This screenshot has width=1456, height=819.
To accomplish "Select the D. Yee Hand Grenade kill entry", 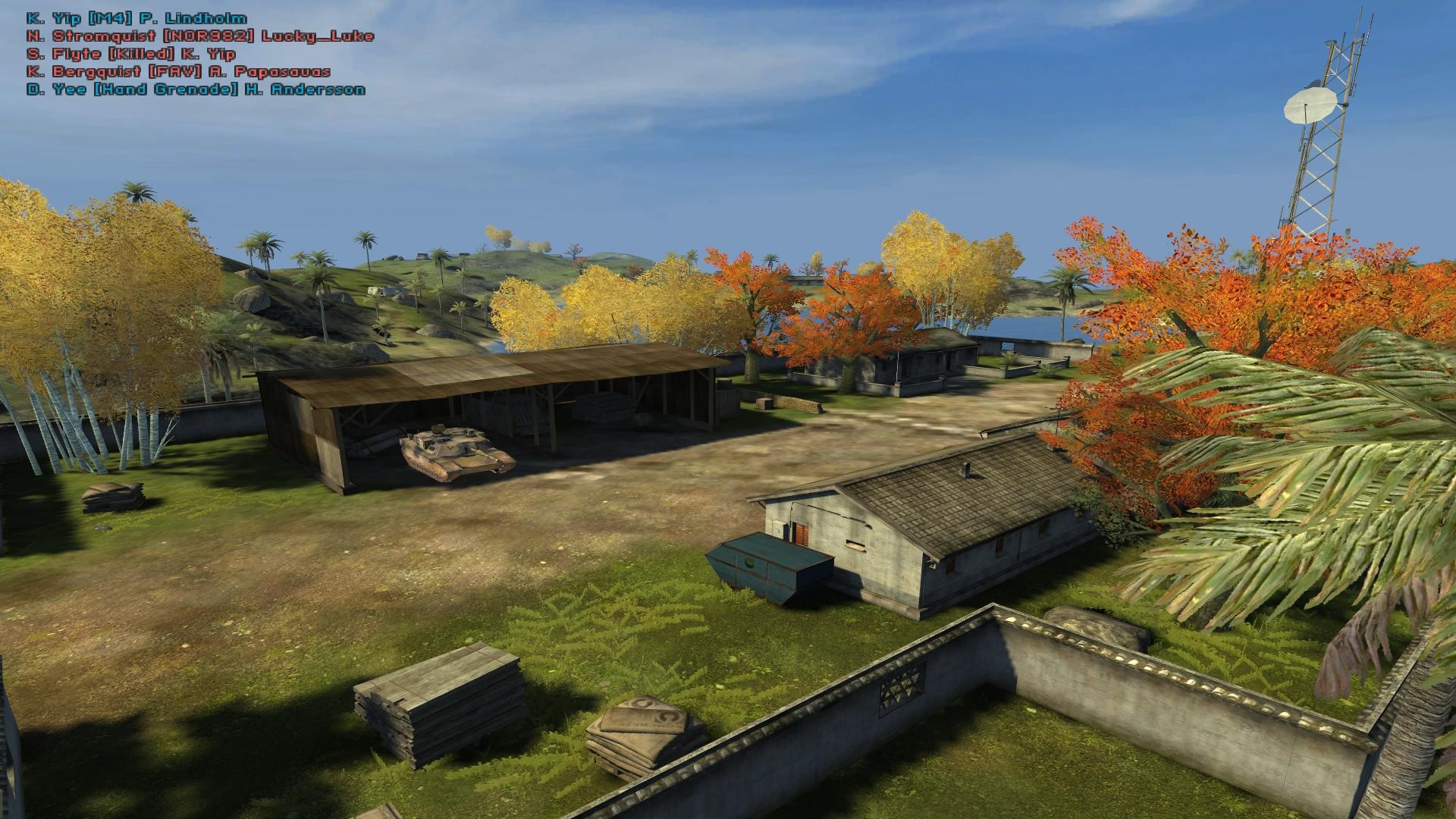I will pyautogui.click(x=193, y=89).
